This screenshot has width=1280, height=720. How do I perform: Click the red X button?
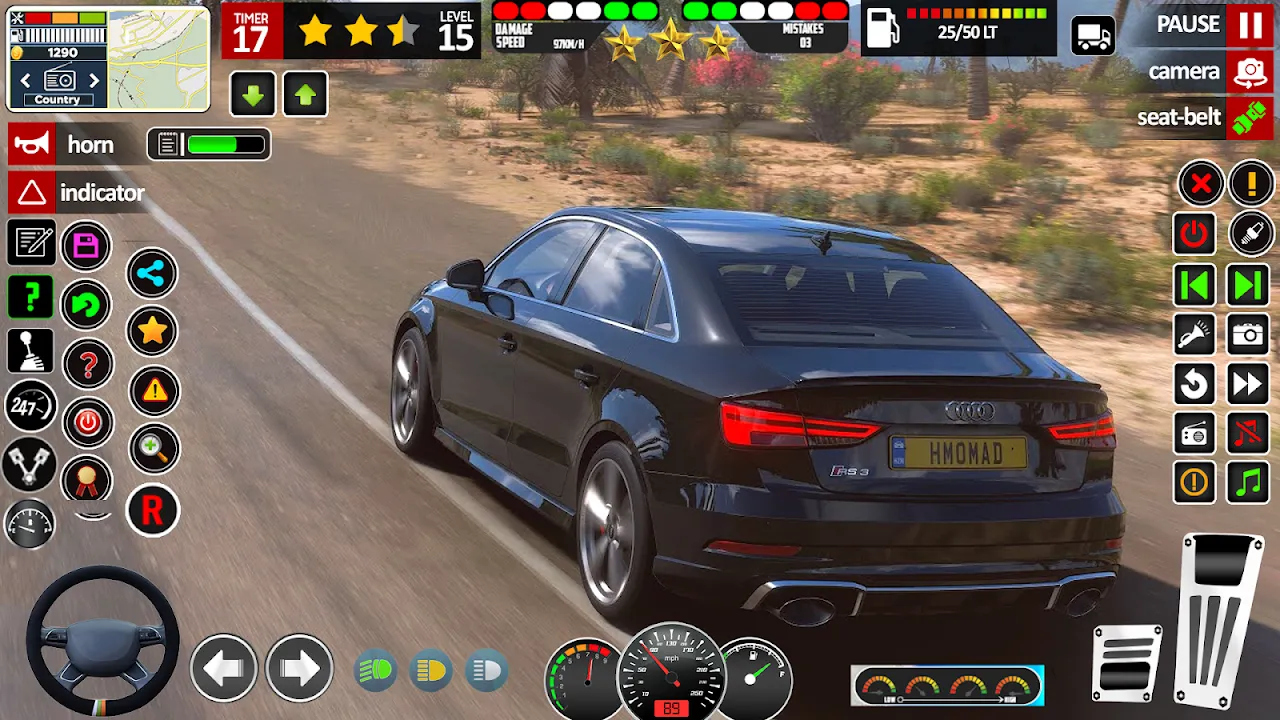click(x=1200, y=184)
